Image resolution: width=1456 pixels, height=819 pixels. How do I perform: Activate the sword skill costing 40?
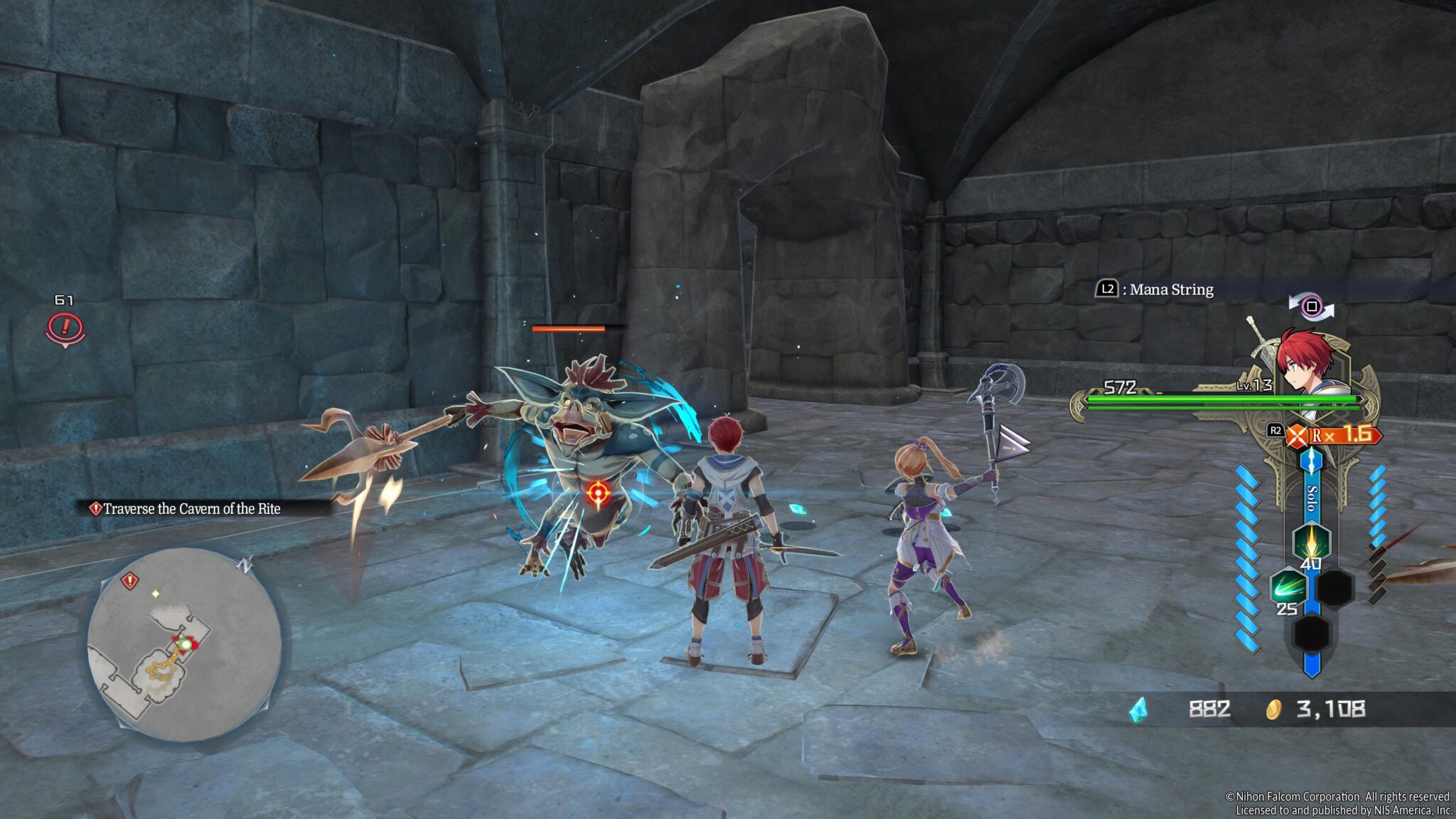1310,541
